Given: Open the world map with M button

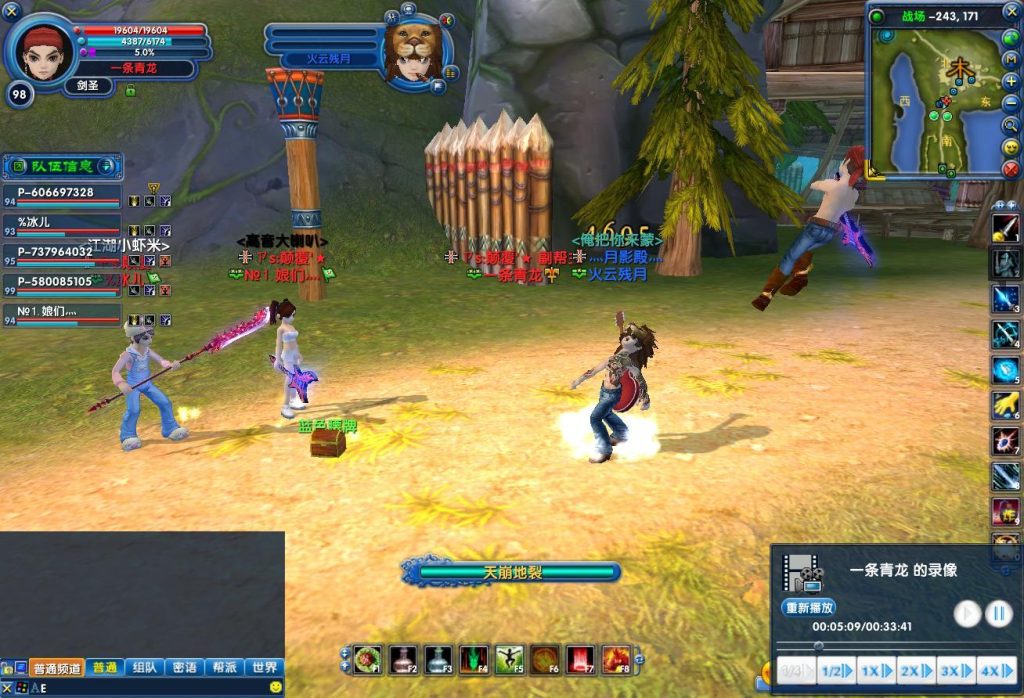Looking at the screenshot, I should [1011, 60].
